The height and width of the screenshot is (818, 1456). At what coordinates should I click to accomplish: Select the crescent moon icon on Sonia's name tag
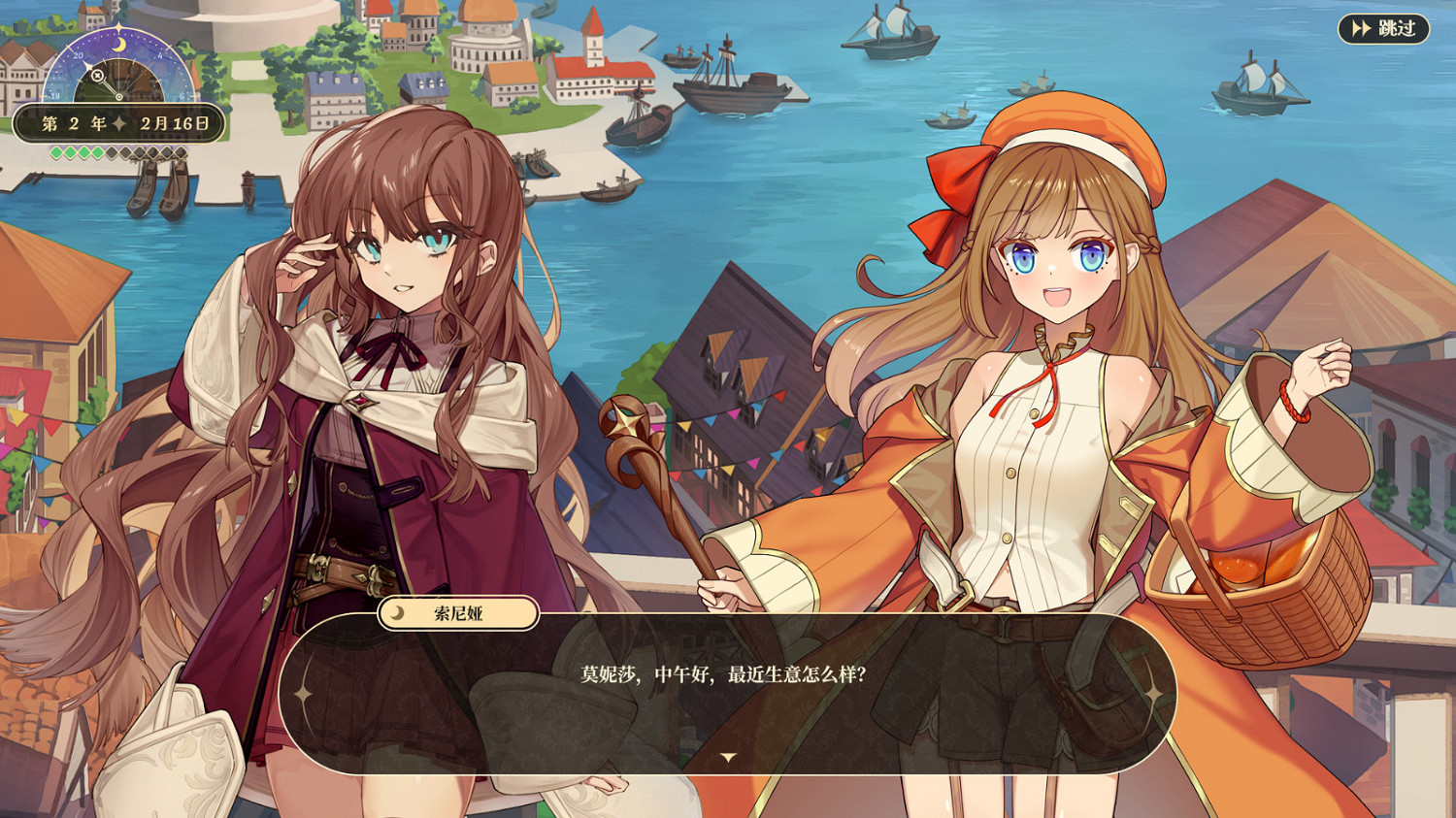pos(397,614)
